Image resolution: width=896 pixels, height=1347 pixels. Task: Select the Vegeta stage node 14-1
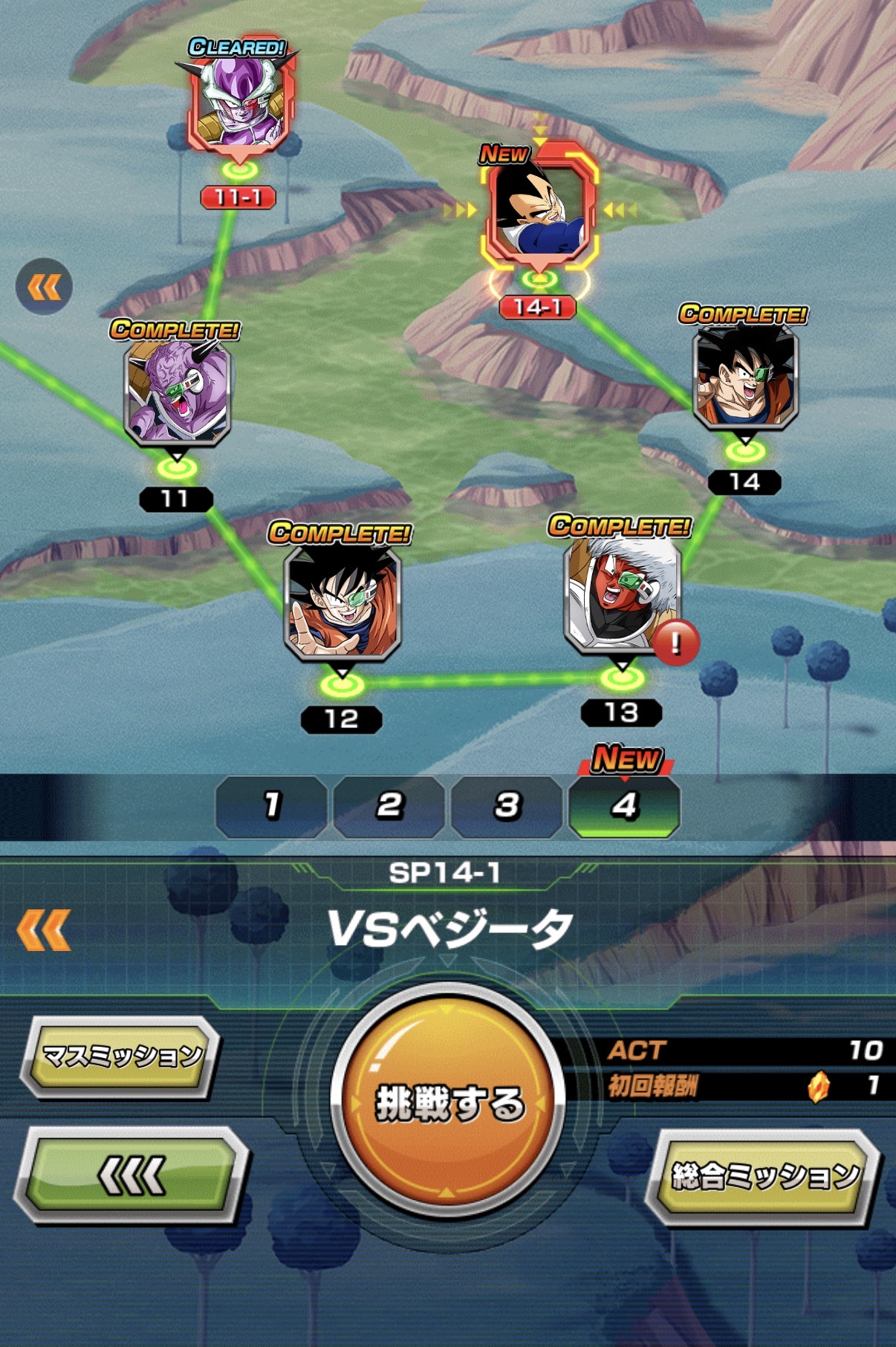coord(539,212)
